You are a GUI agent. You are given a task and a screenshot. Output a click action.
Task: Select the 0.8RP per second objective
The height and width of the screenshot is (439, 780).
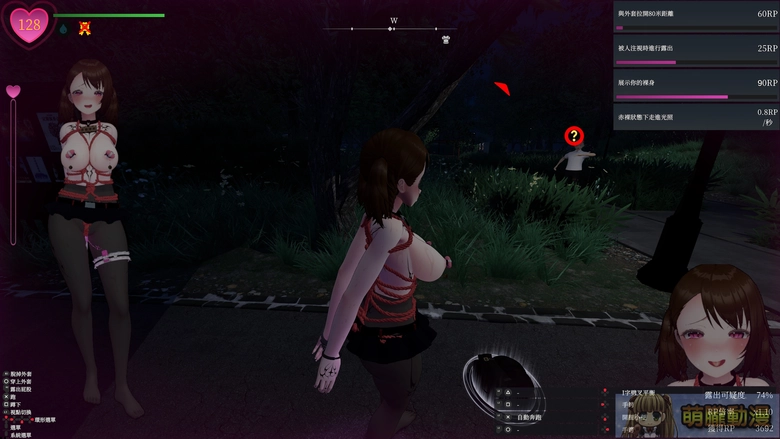[696, 117]
